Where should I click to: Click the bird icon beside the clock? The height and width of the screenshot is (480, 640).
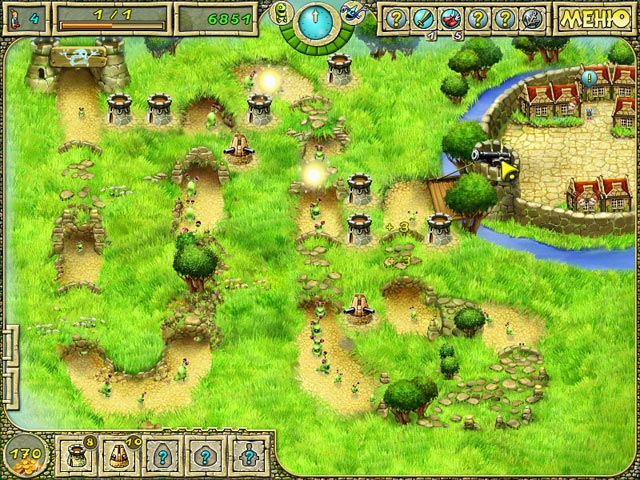coord(351,12)
